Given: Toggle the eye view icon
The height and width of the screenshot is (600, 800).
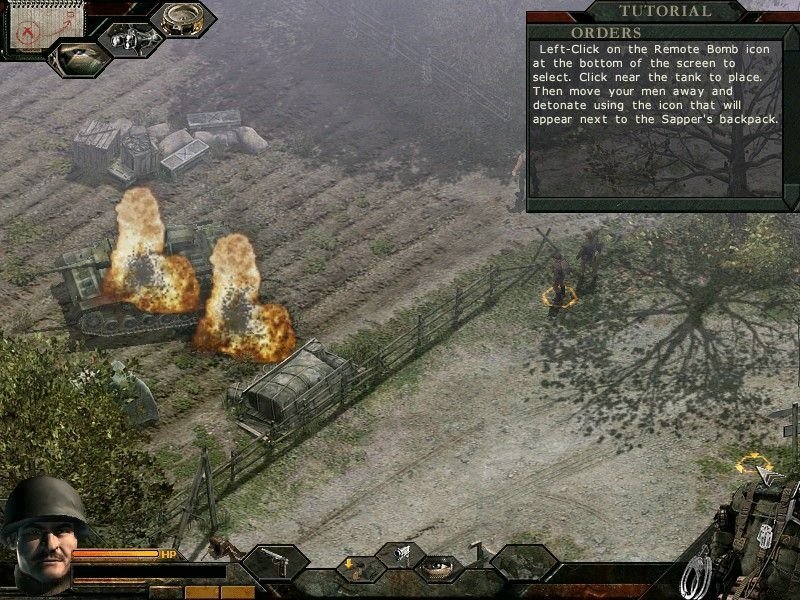Looking at the screenshot, I should pos(440,567).
